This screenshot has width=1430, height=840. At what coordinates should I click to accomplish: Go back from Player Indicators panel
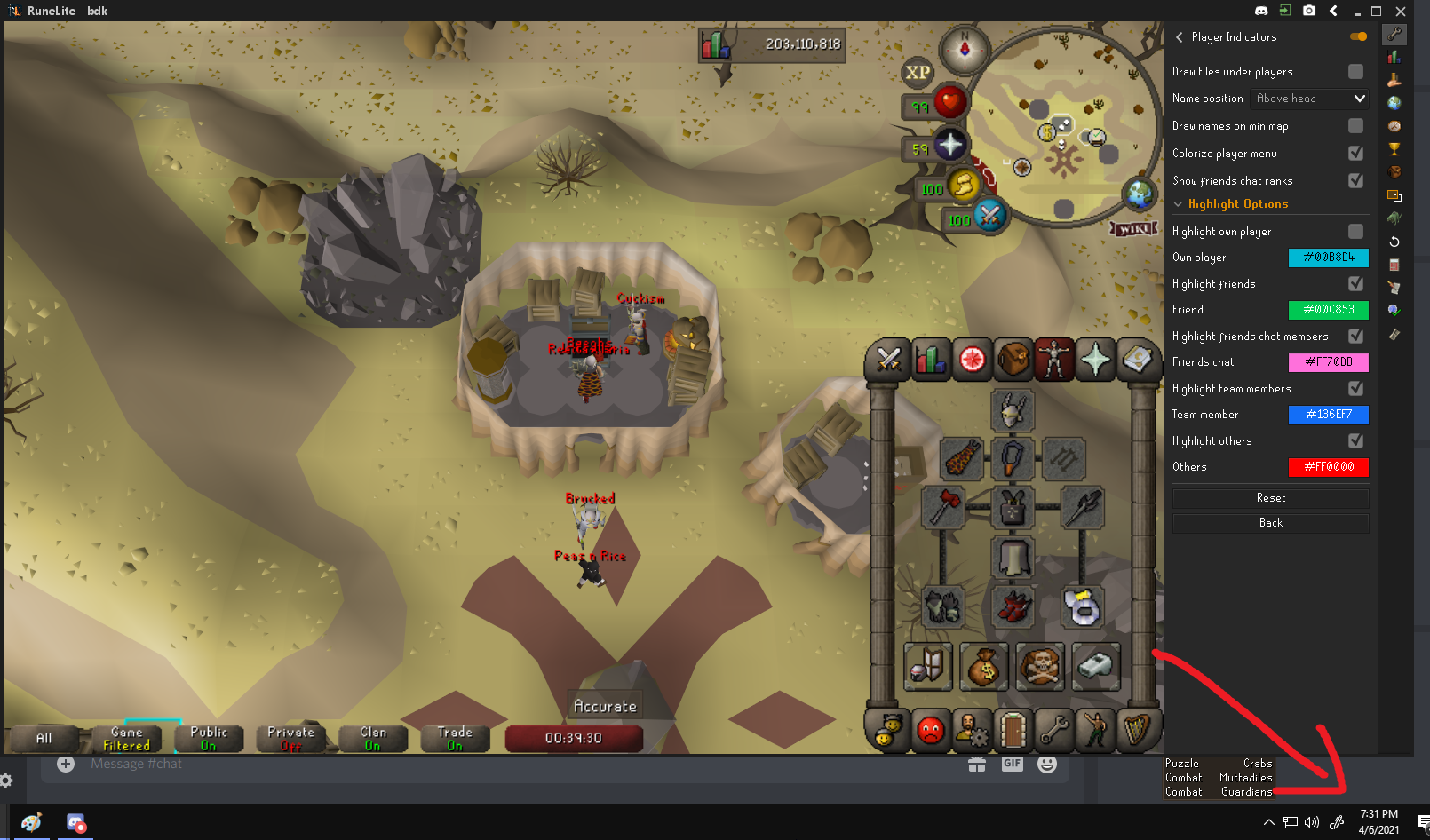tap(1270, 523)
